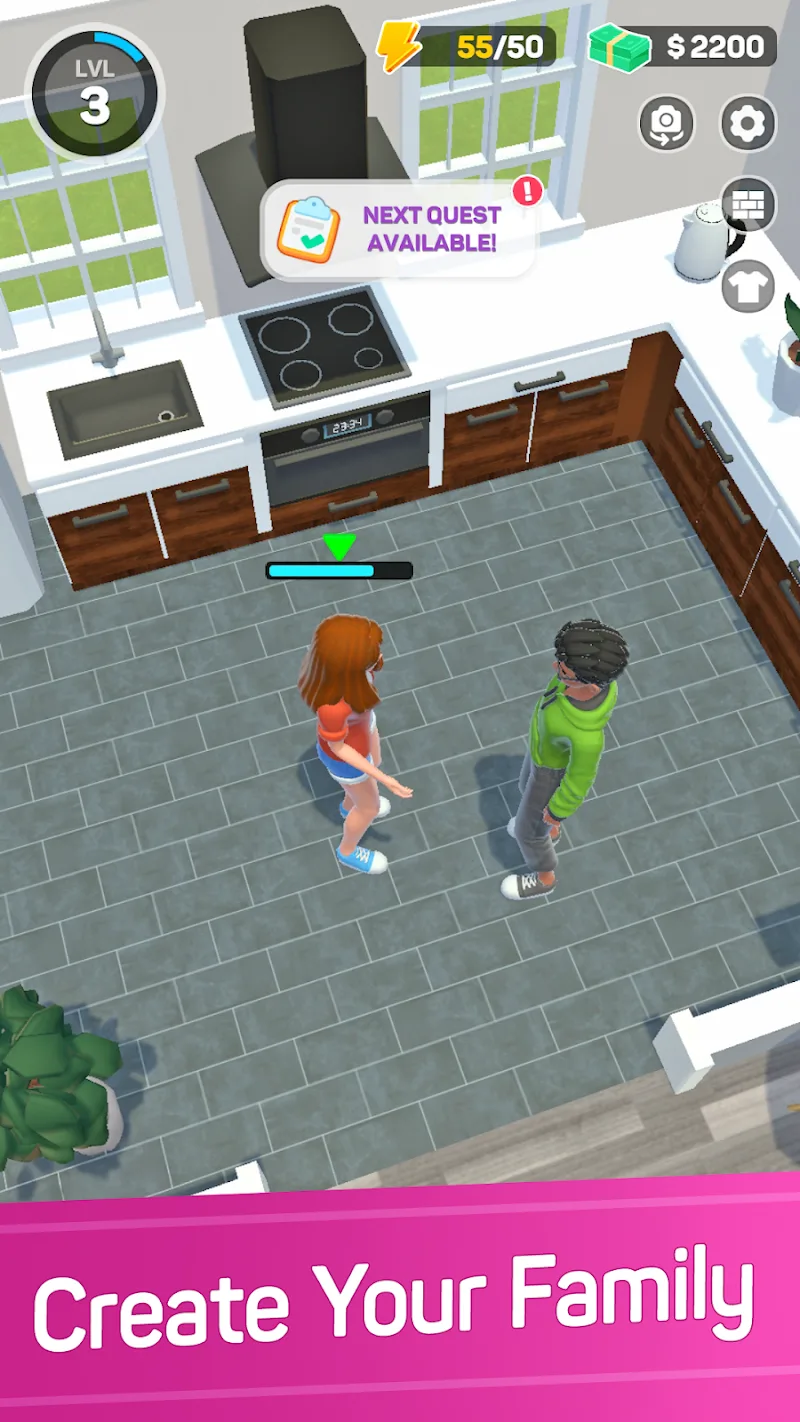Tap the camera rotate icon
Image resolution: width=800 pixels, height=1422 pixels.
(666, 124)
